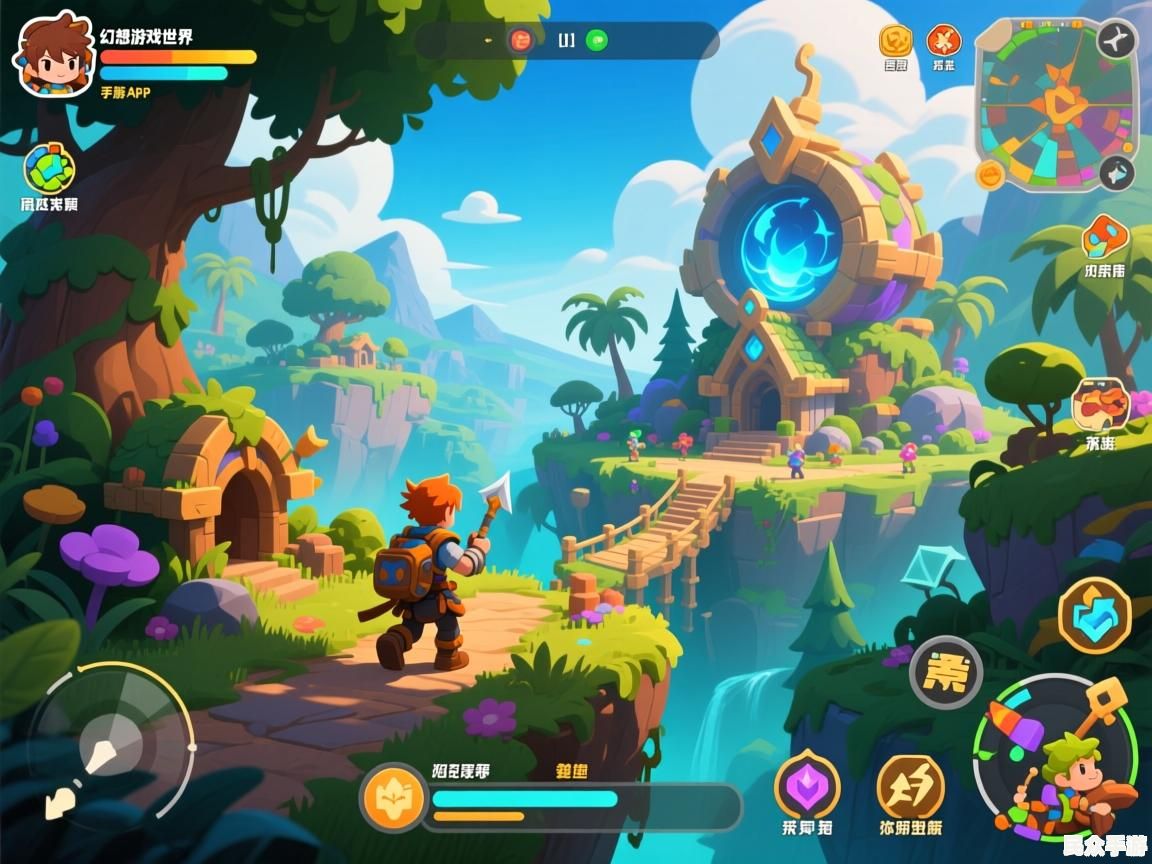1152x864 pixels.
Task: Click the minimap's dark compass button
Action: (1116, 40)
